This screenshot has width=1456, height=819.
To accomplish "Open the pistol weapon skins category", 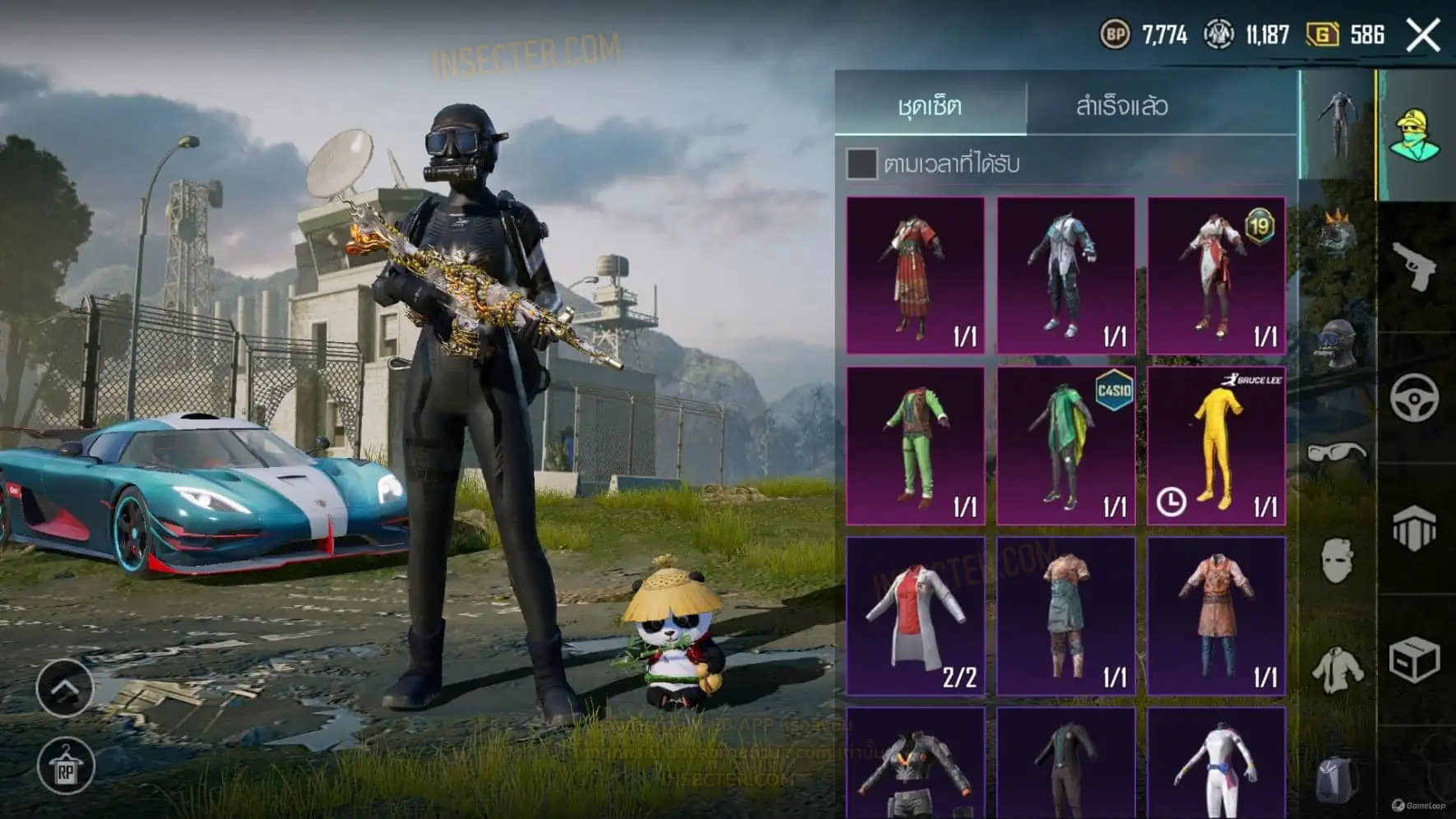I will tap(1415, 266).
